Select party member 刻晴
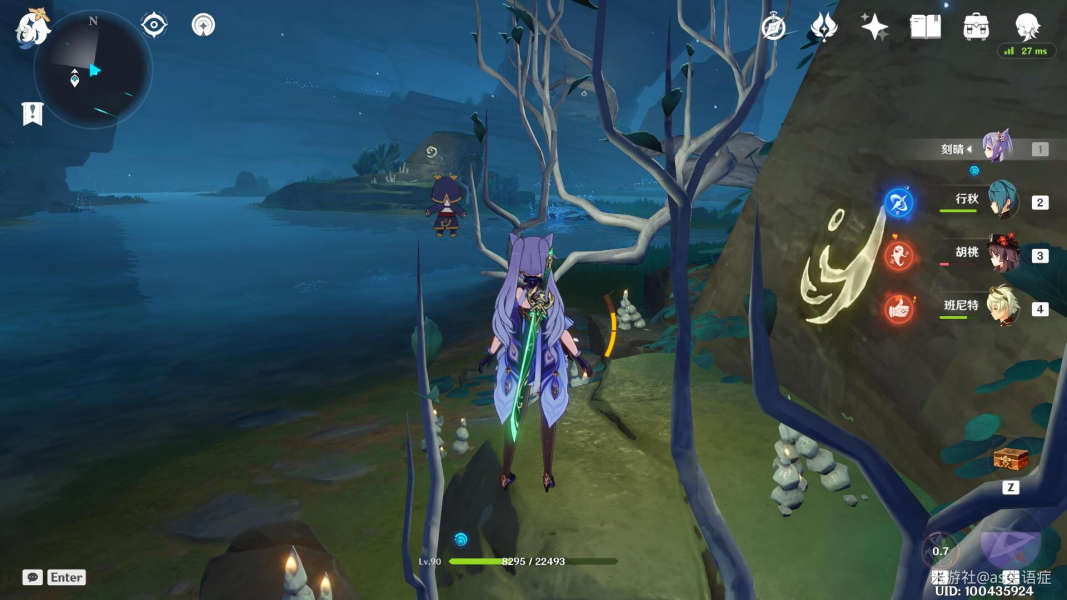Screen dimensions: 1067x600 [998, 148]
